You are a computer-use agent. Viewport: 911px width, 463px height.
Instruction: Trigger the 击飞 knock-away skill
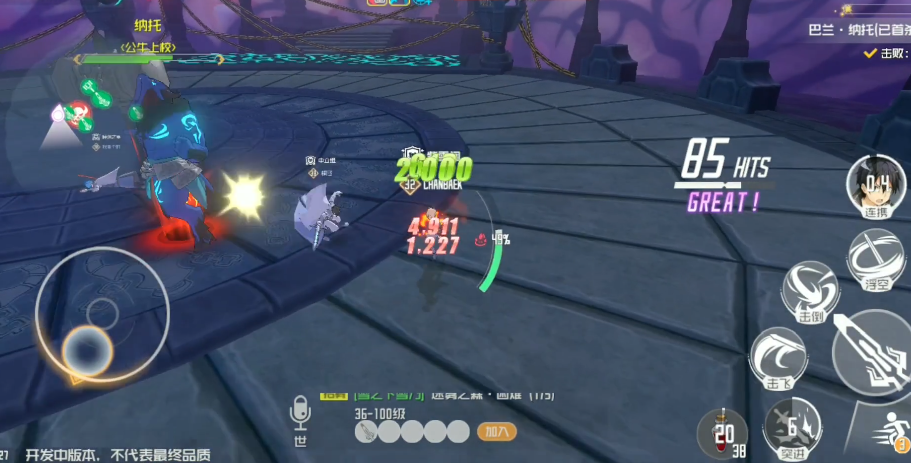click(777, 357)
